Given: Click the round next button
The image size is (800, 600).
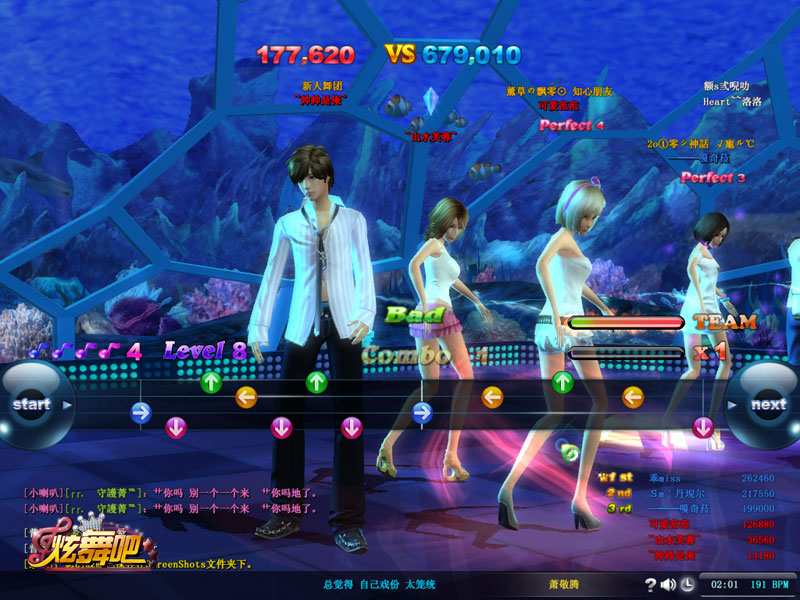Looking at the screenshot, I should (767, 405).
